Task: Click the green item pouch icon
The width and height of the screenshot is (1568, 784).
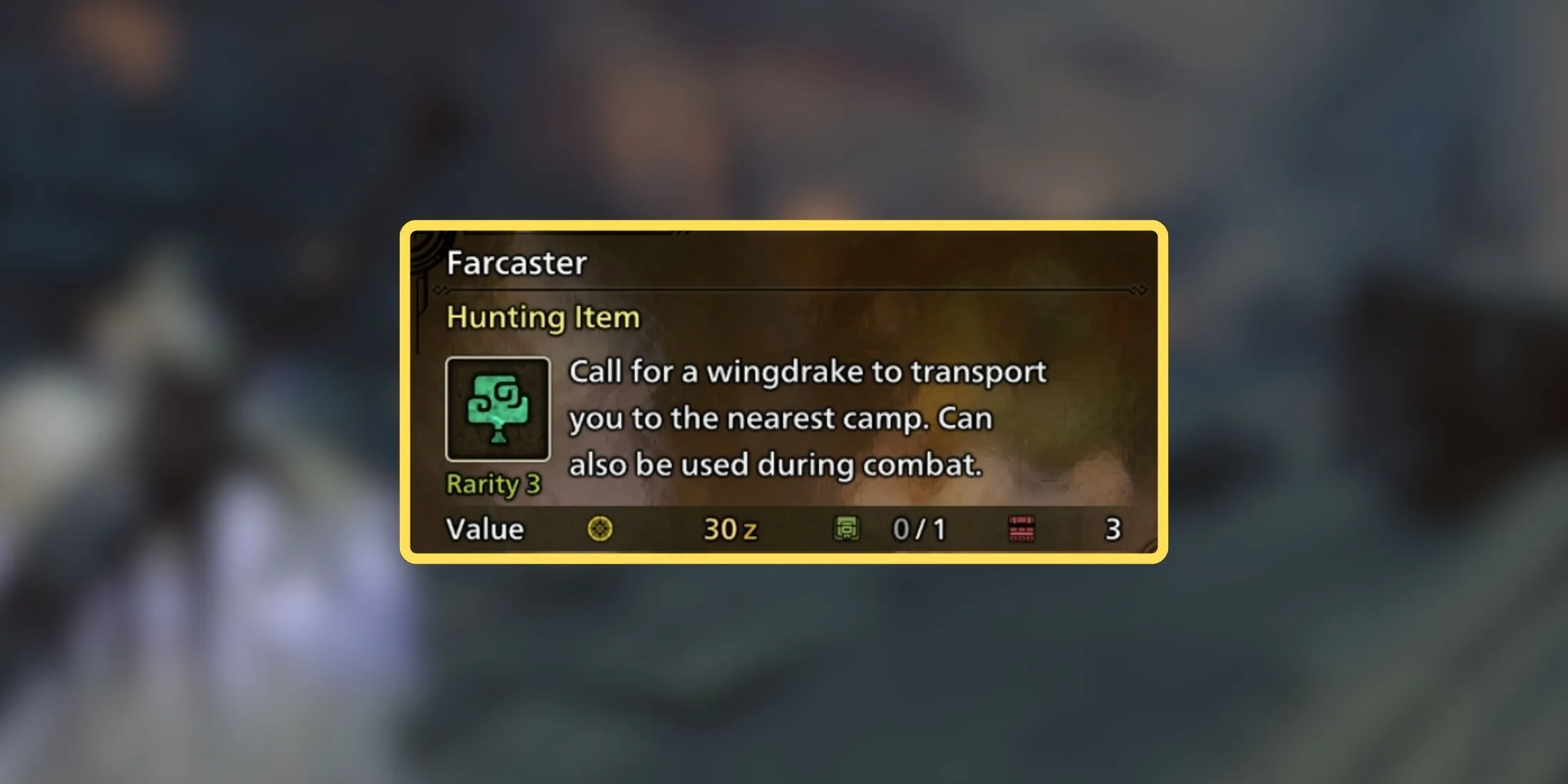Action: pos(848,528)
